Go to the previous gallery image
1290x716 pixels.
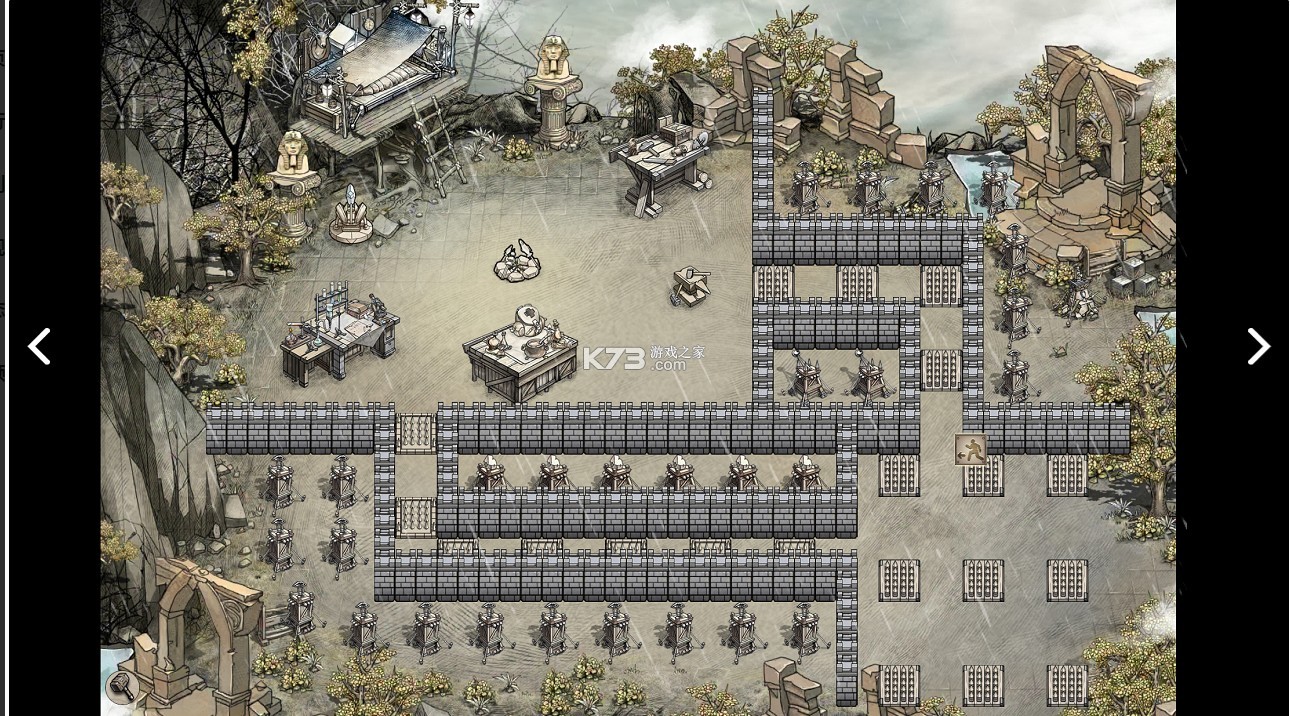coord(39,347)
